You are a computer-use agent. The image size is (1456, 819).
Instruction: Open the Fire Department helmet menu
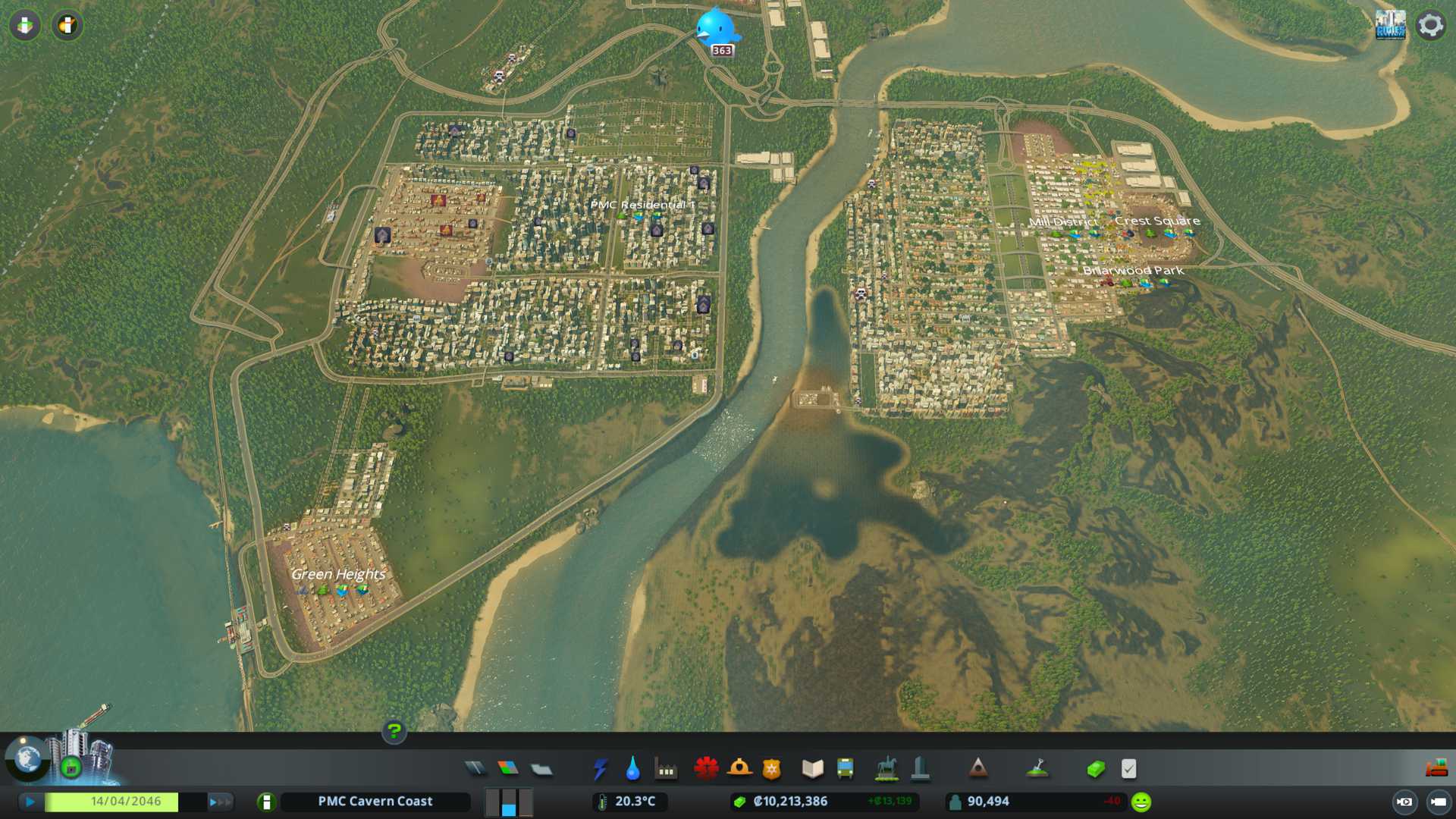[739, 769]
